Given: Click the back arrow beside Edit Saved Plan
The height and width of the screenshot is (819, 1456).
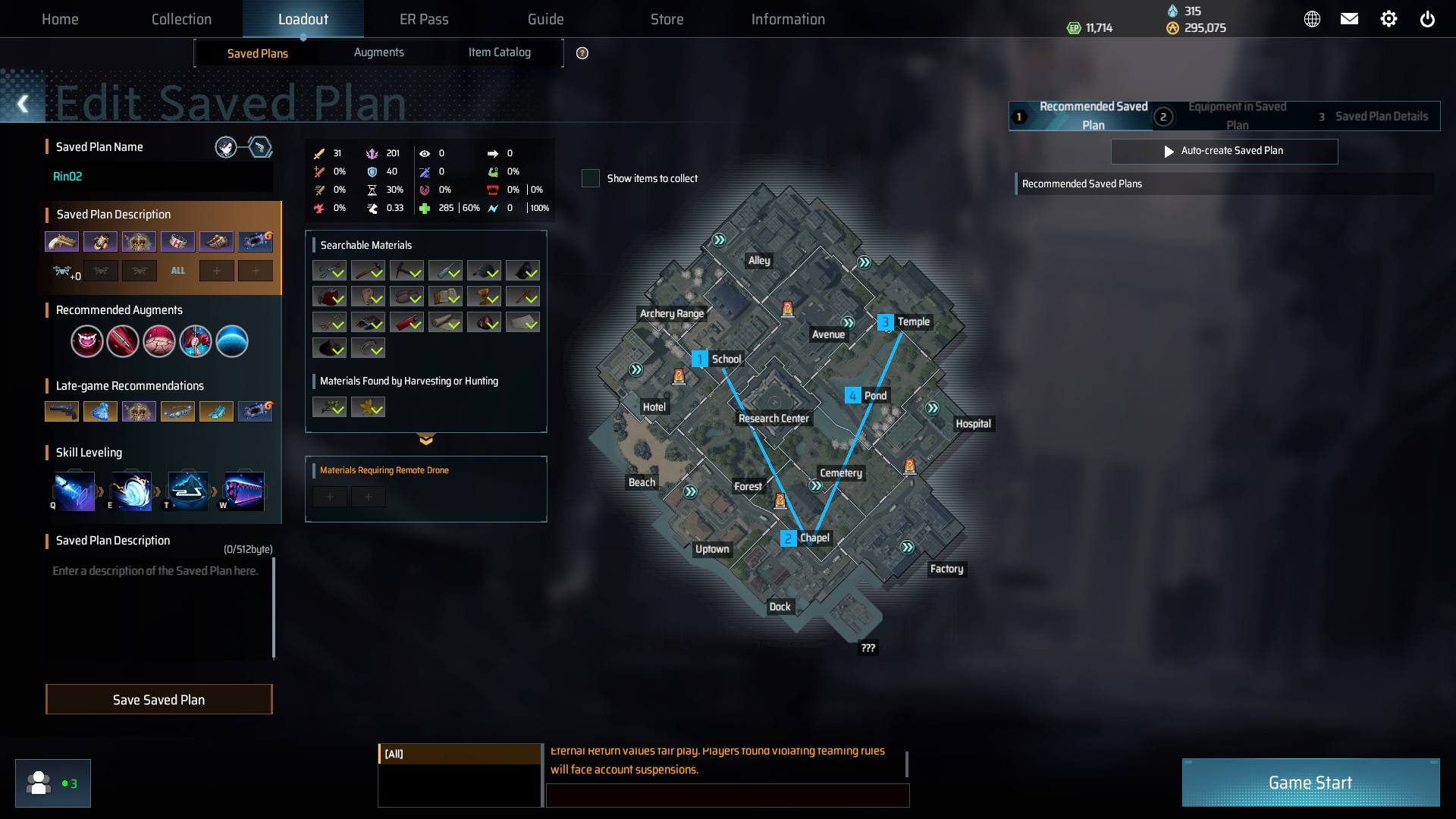Looking at the screenshot, I should [x=23, y=104].
